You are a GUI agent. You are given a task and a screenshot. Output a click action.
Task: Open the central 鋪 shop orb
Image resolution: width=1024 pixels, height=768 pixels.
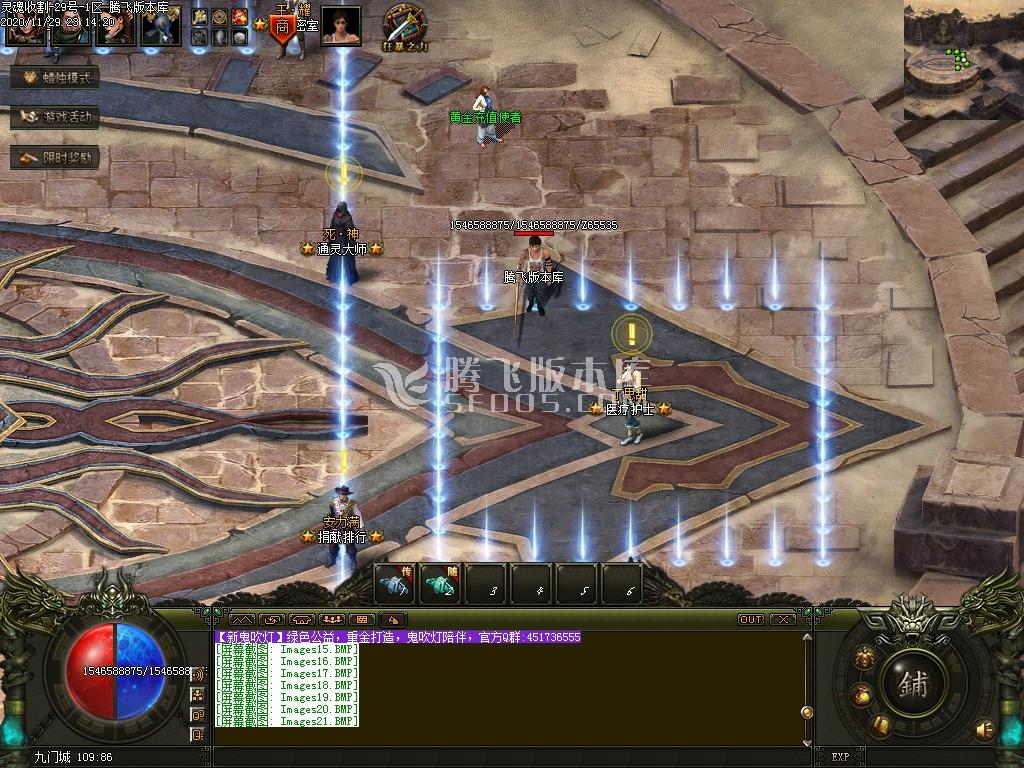[913, 683]
